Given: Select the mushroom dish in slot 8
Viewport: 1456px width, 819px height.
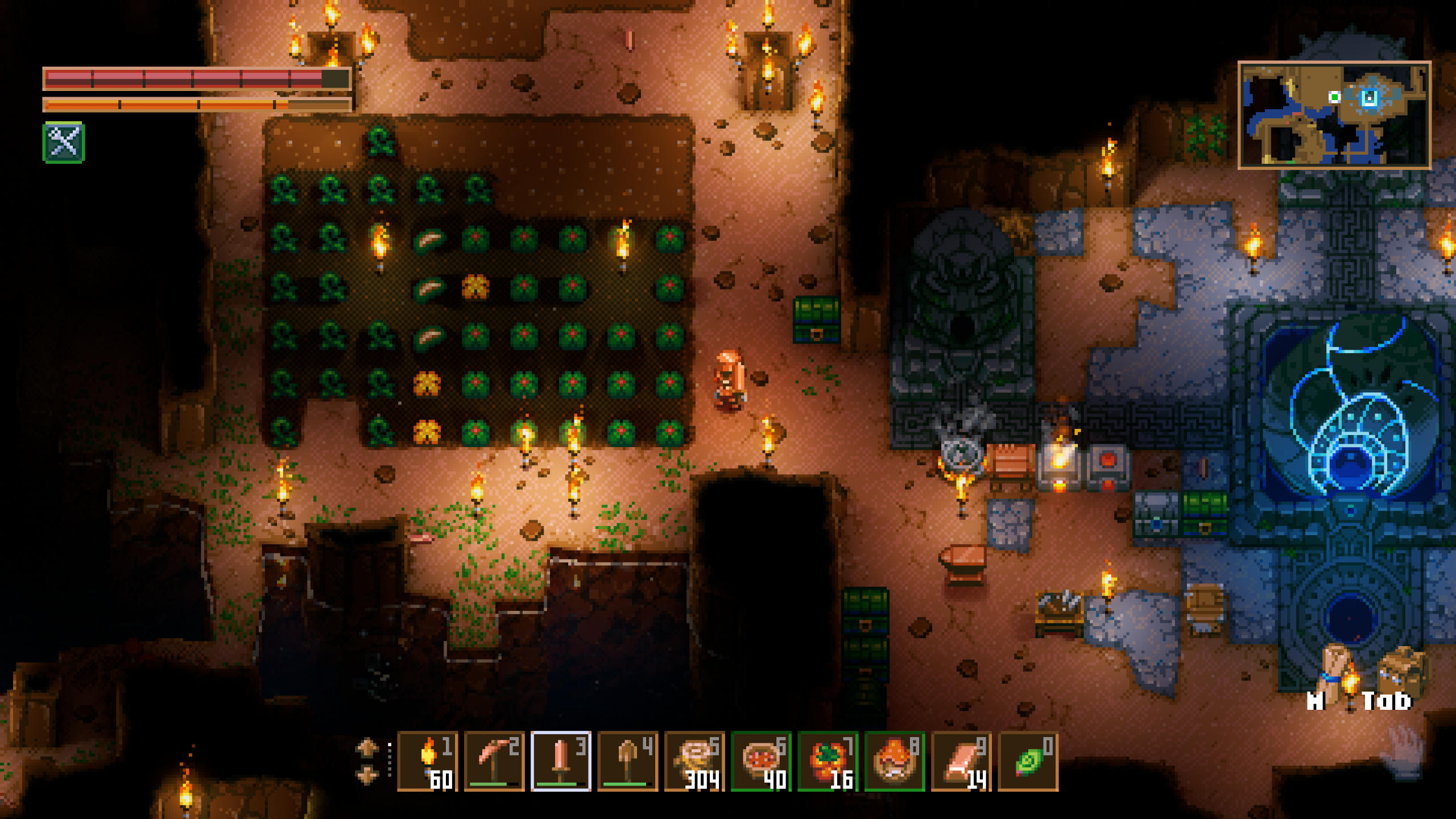Looking at the screenshot, I should click(x=895, y=761).
